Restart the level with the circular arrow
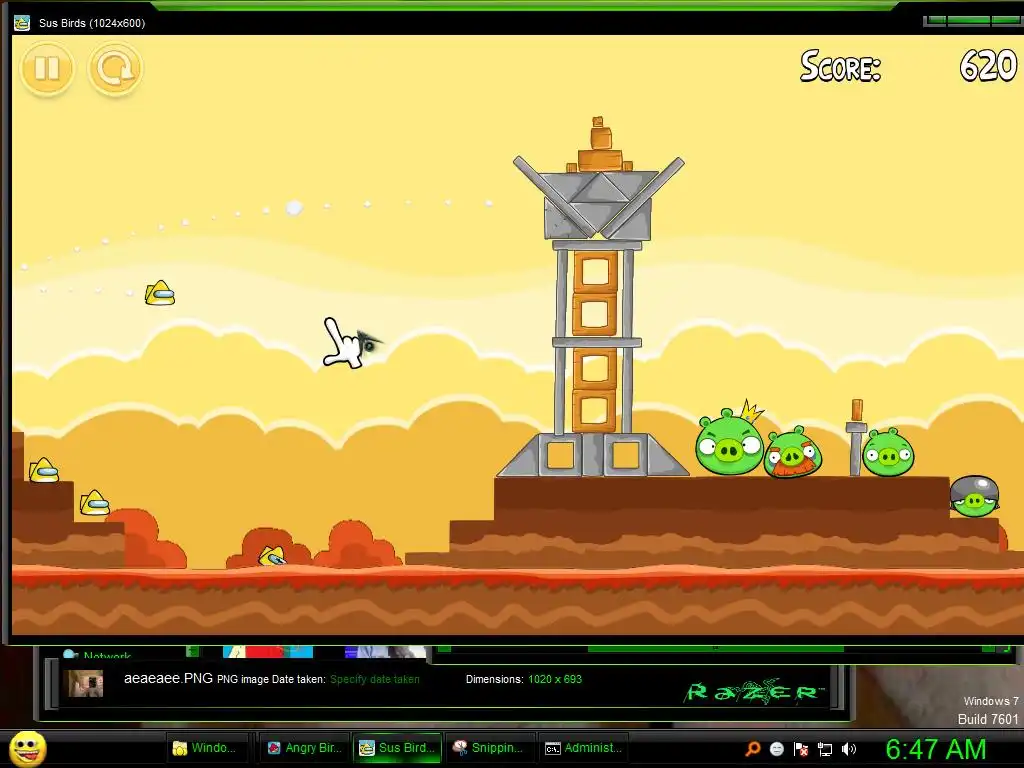 (x=116, y=69)
